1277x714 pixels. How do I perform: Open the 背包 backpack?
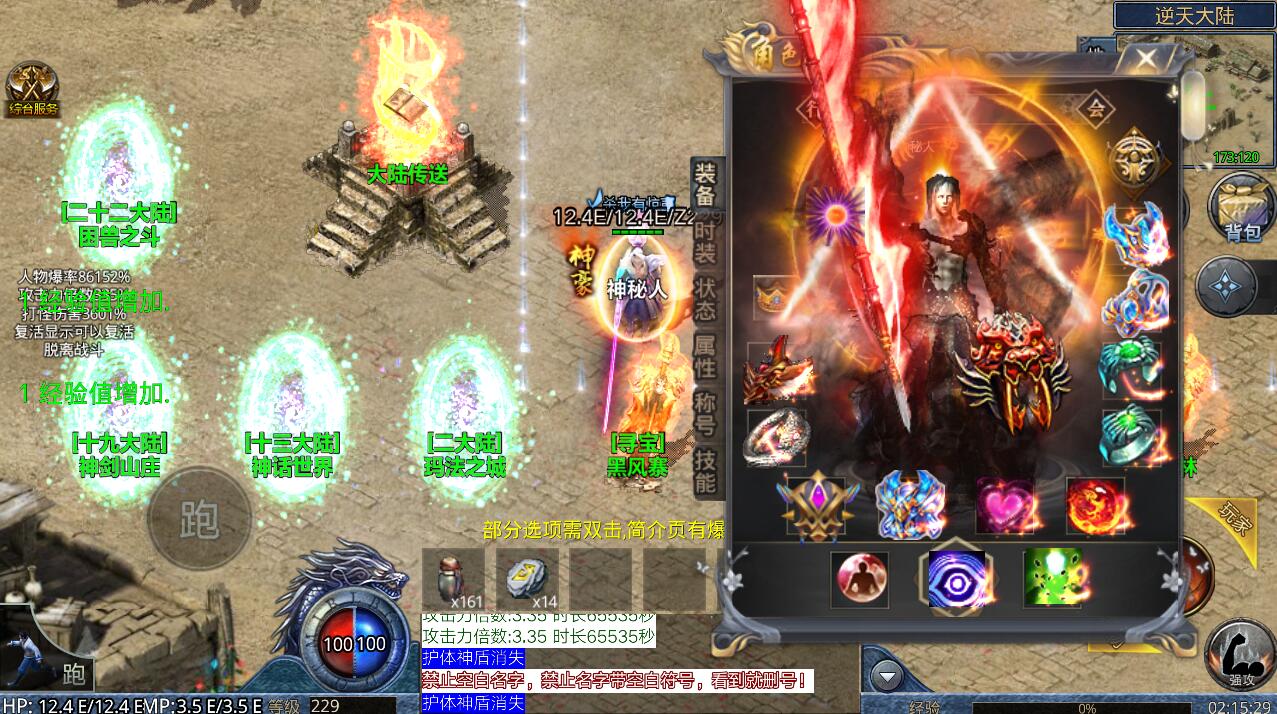(x=1241, y=207)
